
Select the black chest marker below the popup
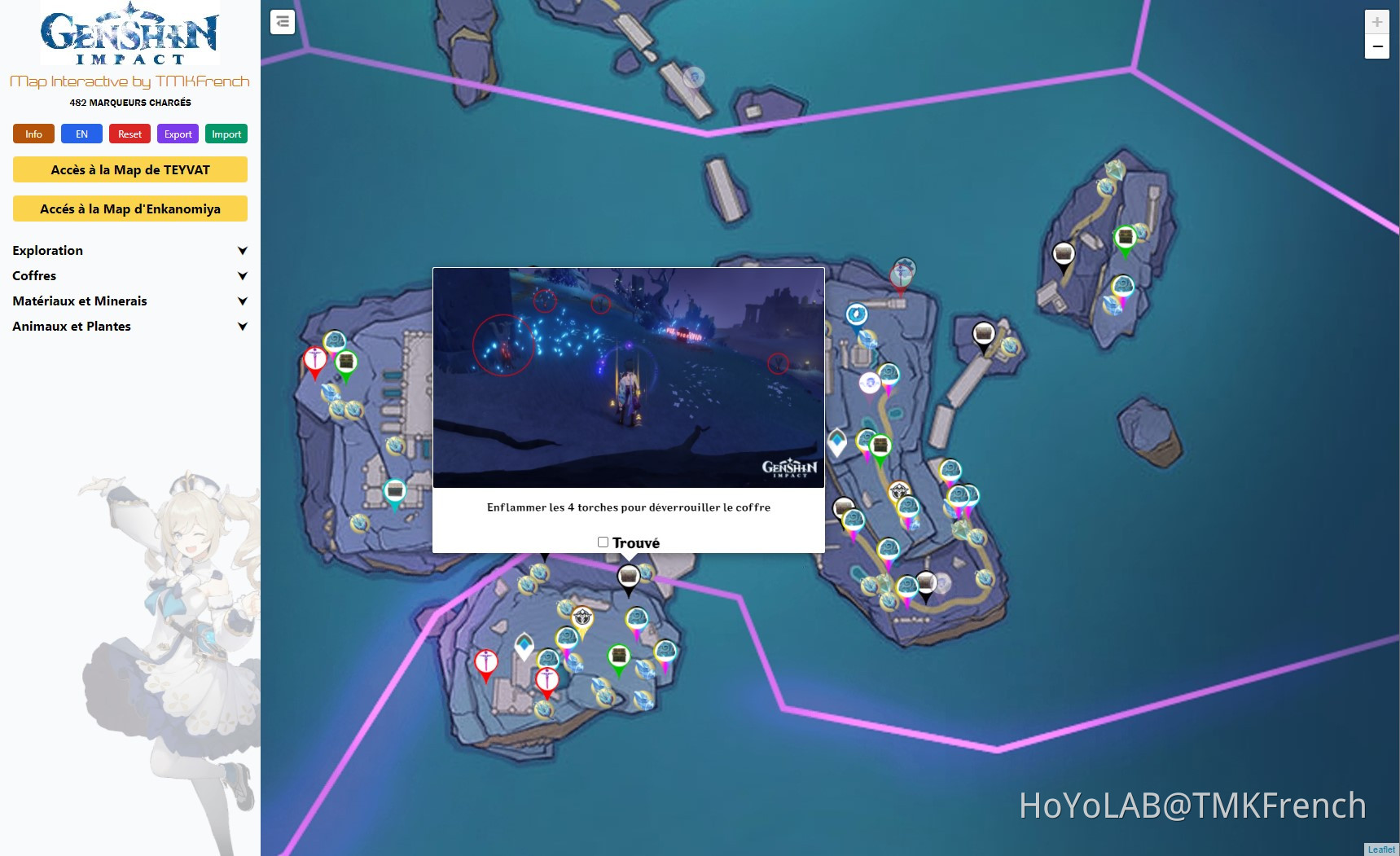pos(629,574)
